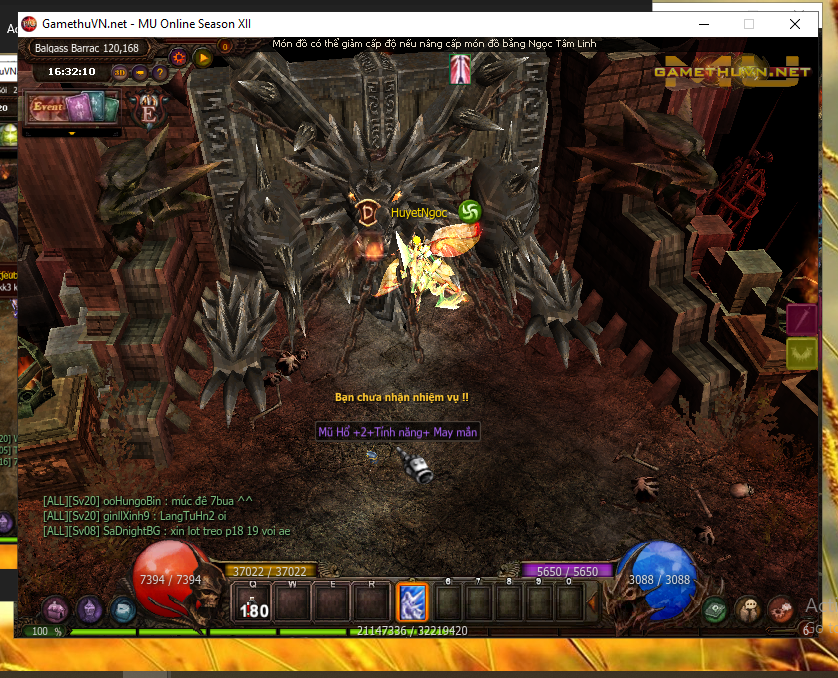Image resolution: width=838 pixels, height=678 pixels.
Task: Click the orange arrow beside the skill bar
Action: [592, 602]
